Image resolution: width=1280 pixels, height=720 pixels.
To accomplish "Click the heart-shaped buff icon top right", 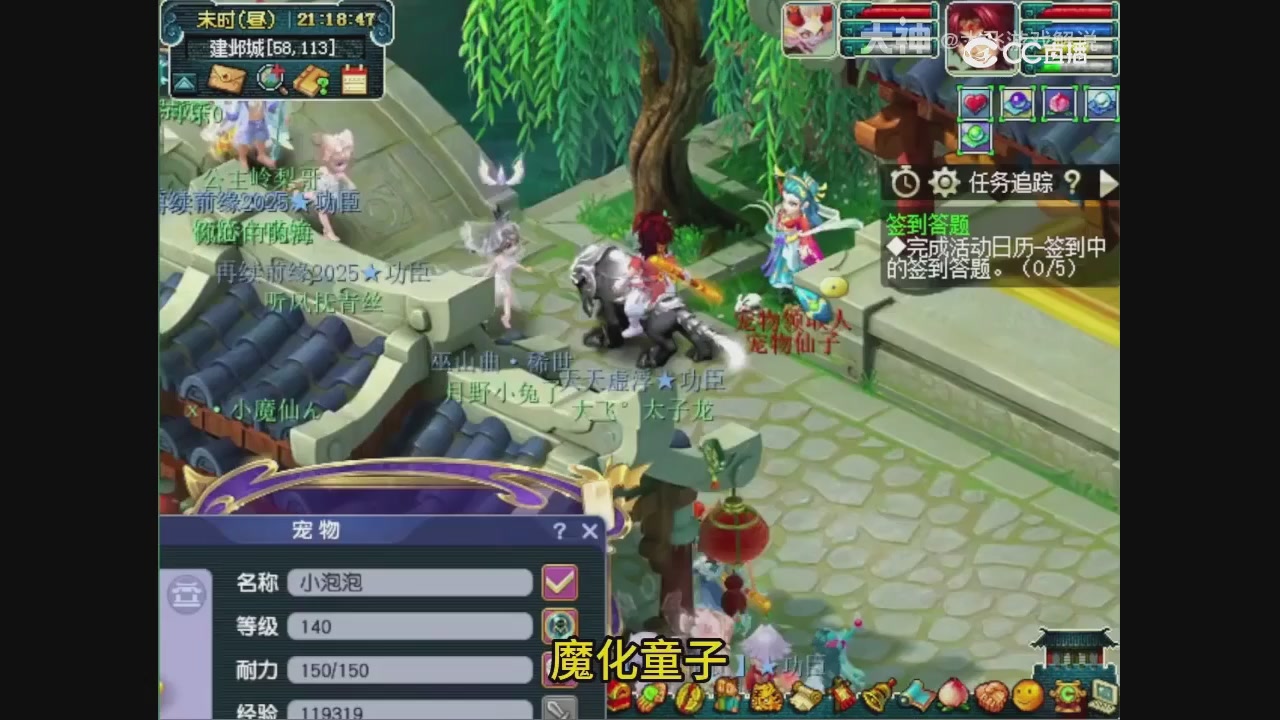I will tap(975, 102).
